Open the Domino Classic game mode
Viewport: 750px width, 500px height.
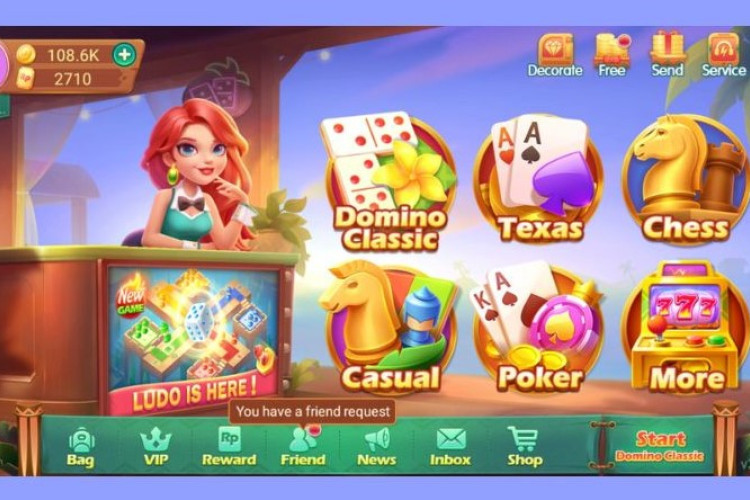pos(388,185)
